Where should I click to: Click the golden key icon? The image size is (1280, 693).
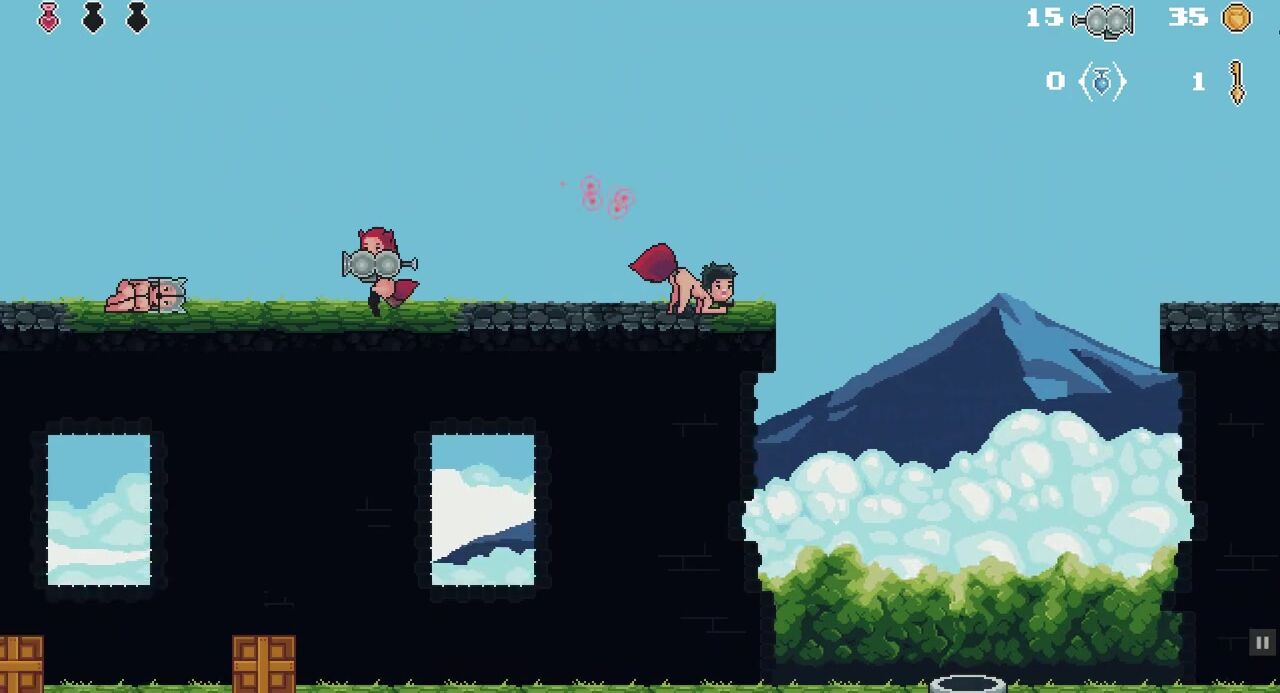coord(1237,82)
